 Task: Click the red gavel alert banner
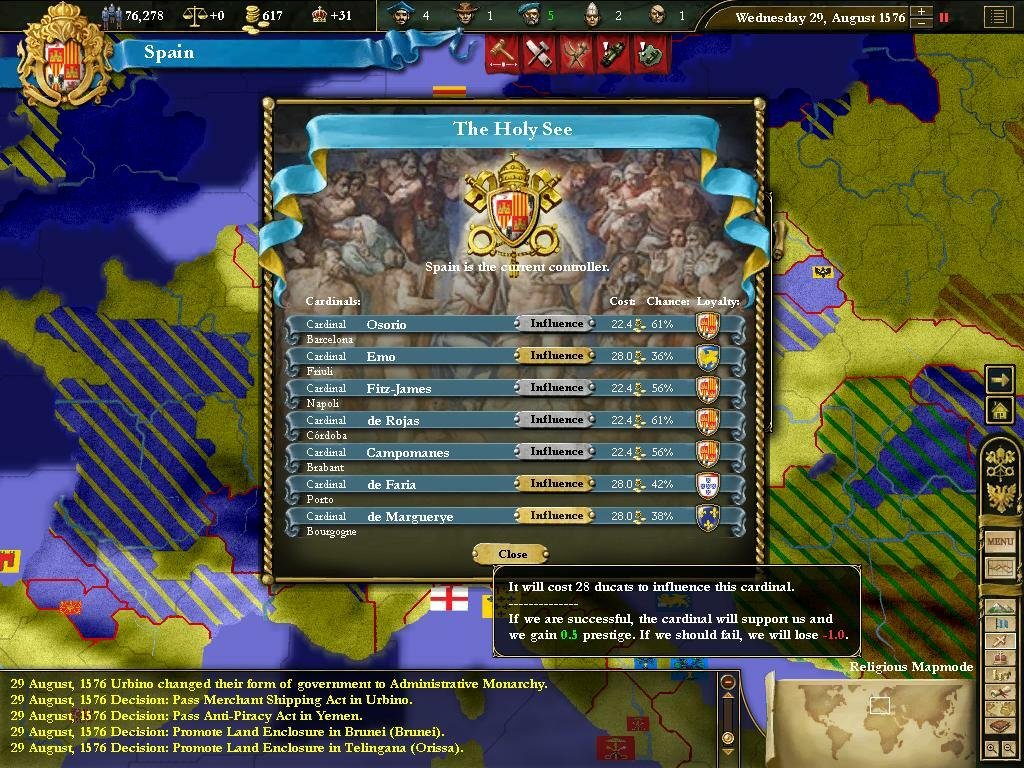[x=503, y=53]
